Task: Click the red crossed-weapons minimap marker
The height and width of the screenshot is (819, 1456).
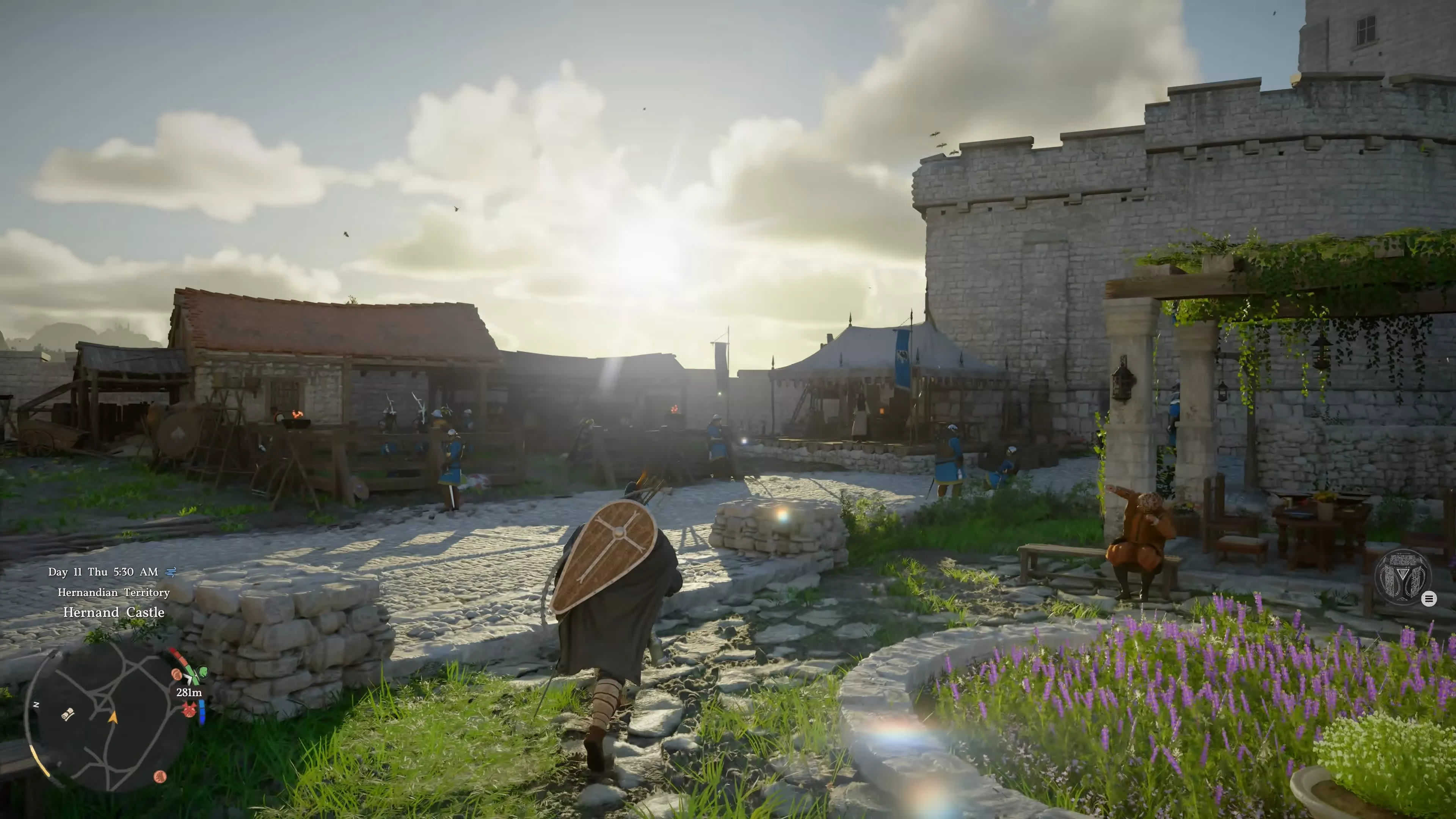Action: pyautogui.click(x=189, y=708)
